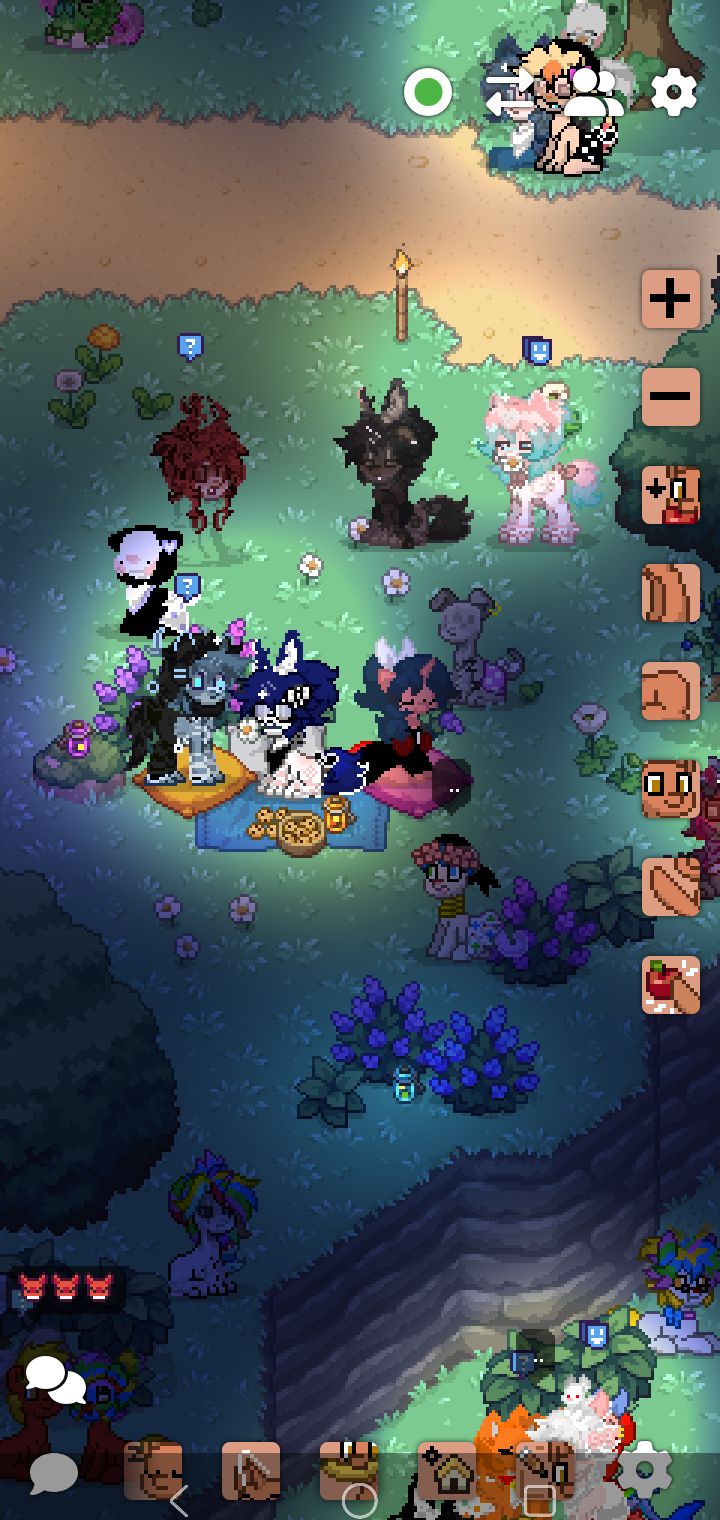Tap the clenched hoof action button

tap(671, 691)
